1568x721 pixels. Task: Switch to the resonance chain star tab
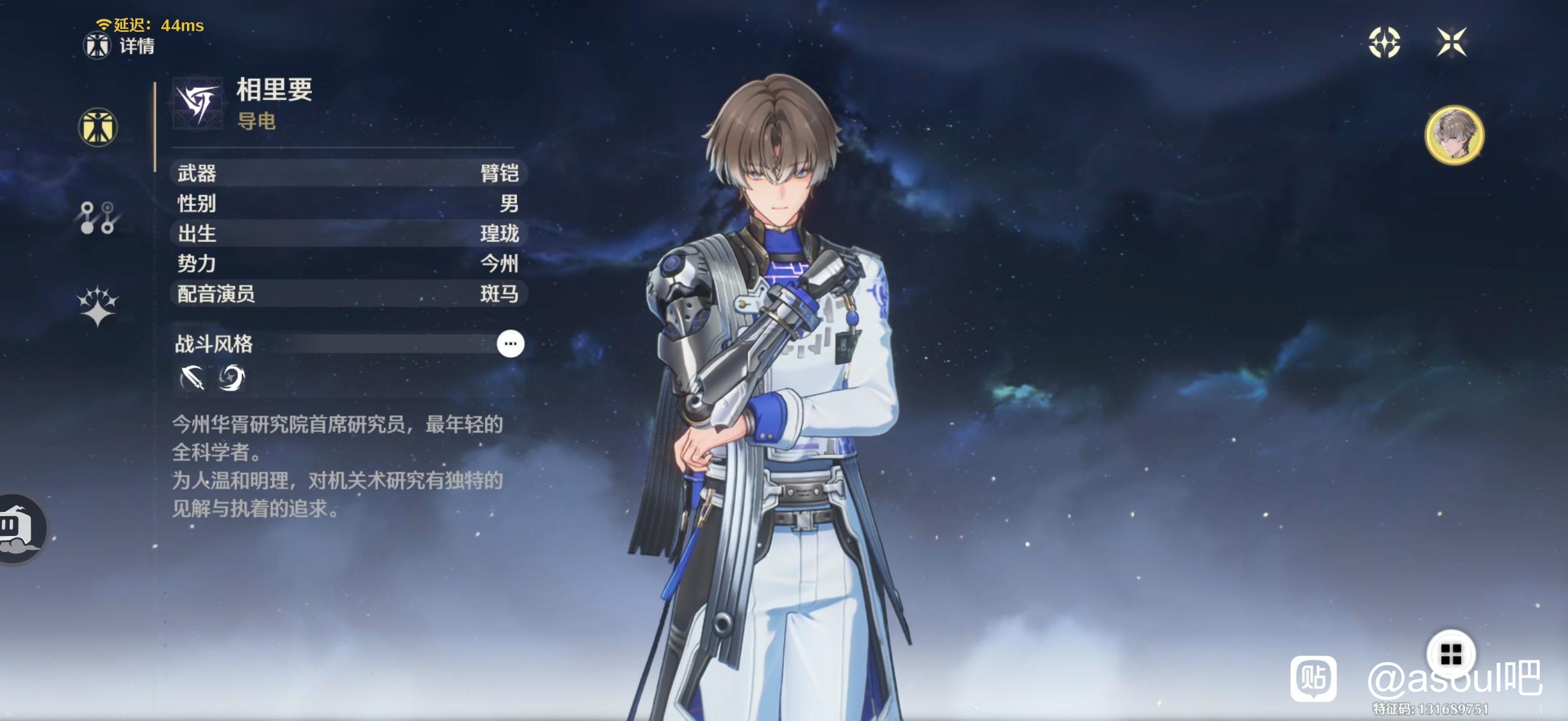[97, 306]
